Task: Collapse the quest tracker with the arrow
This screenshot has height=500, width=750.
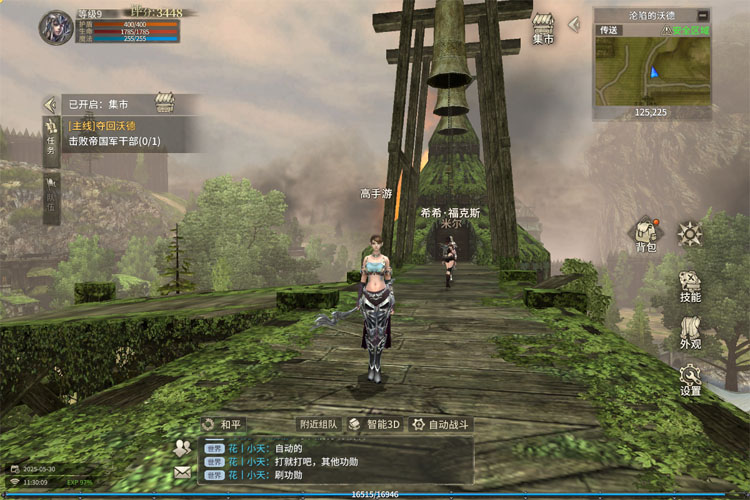Action: click(49, 103)
